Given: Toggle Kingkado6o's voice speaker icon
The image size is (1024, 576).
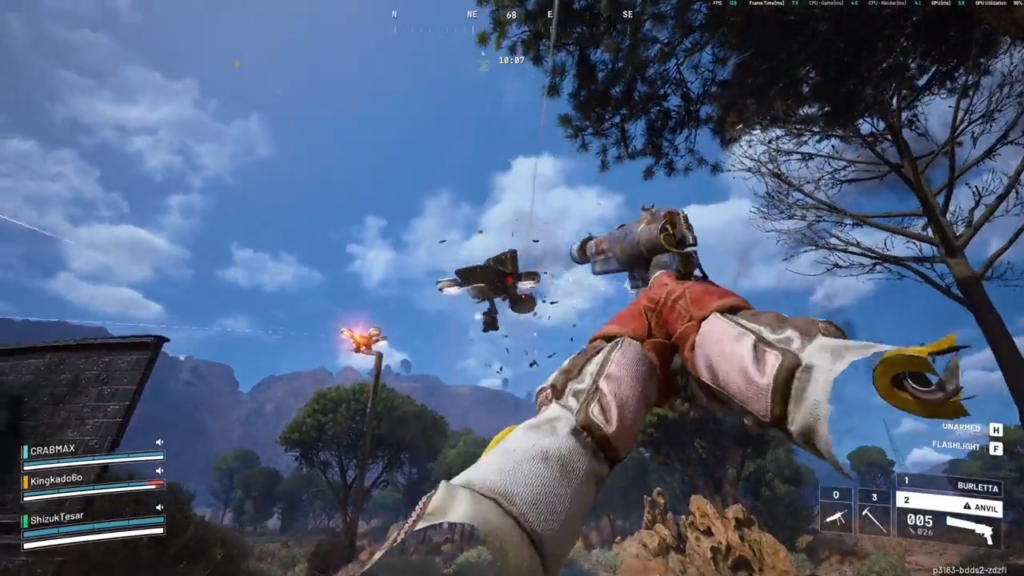Looking at the screenshot, I should point(159,471).
